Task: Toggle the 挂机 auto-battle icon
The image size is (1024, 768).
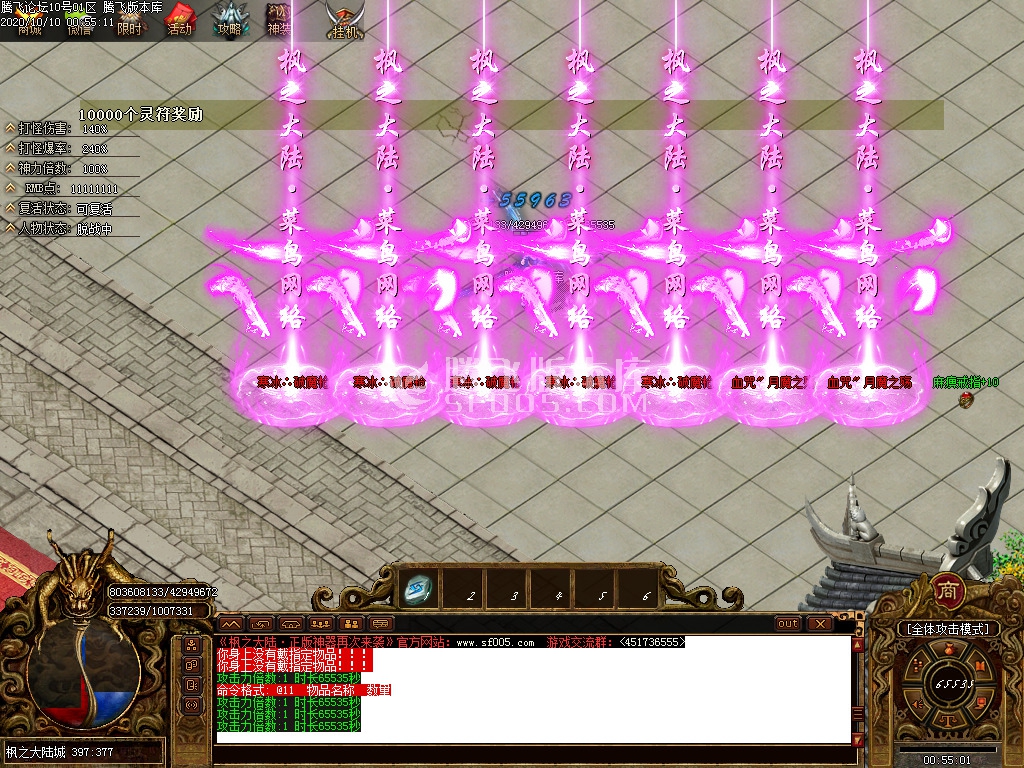Action: coord(345,22)
